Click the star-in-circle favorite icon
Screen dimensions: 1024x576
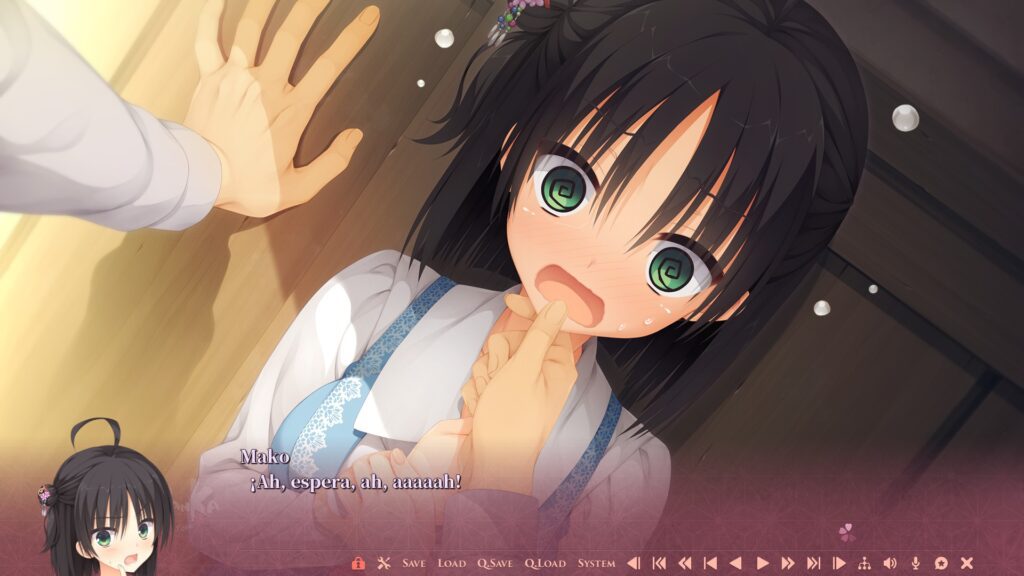(941, 563)
